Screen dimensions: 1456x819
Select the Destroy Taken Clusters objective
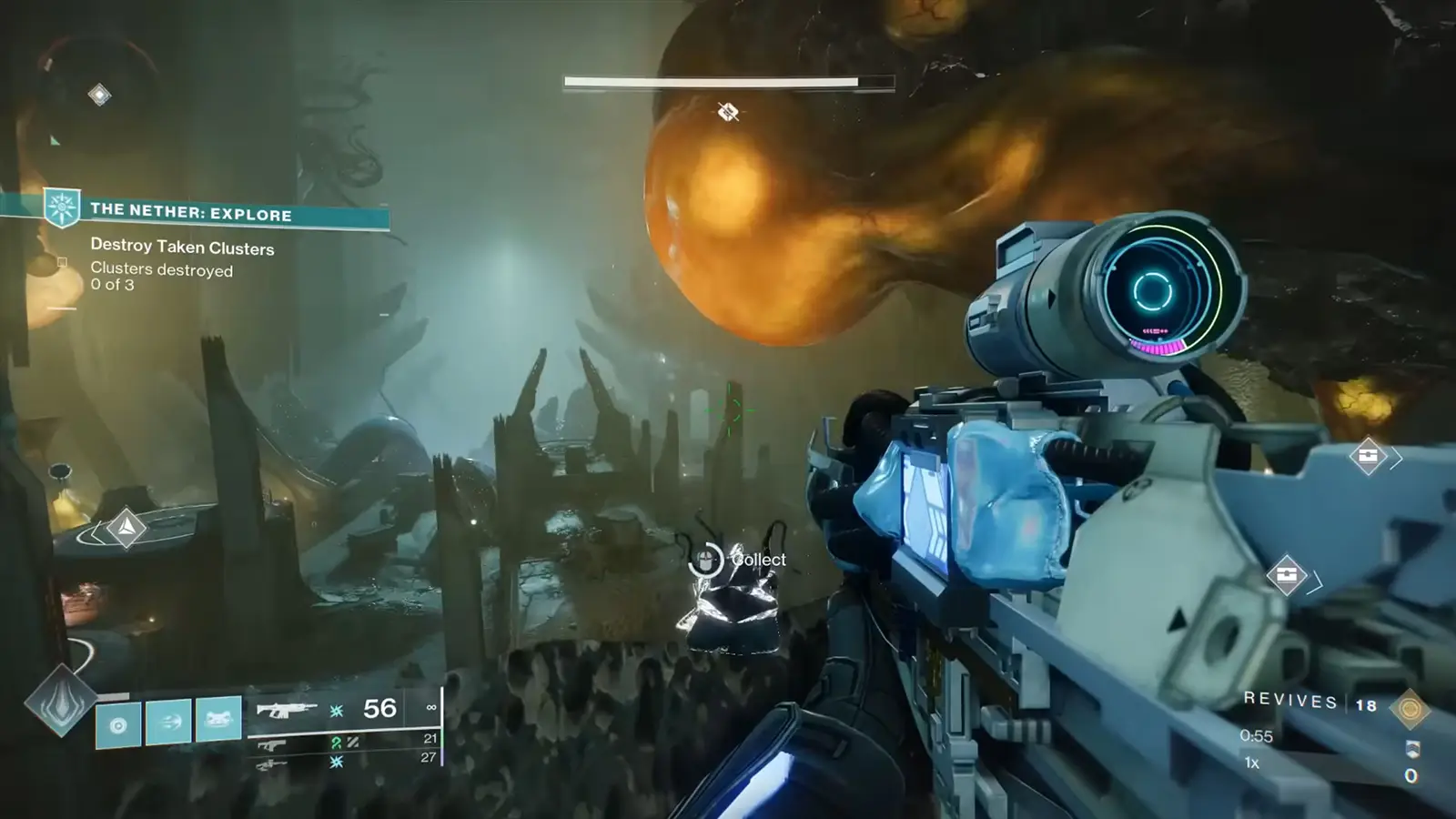click(x=182, y=248)
